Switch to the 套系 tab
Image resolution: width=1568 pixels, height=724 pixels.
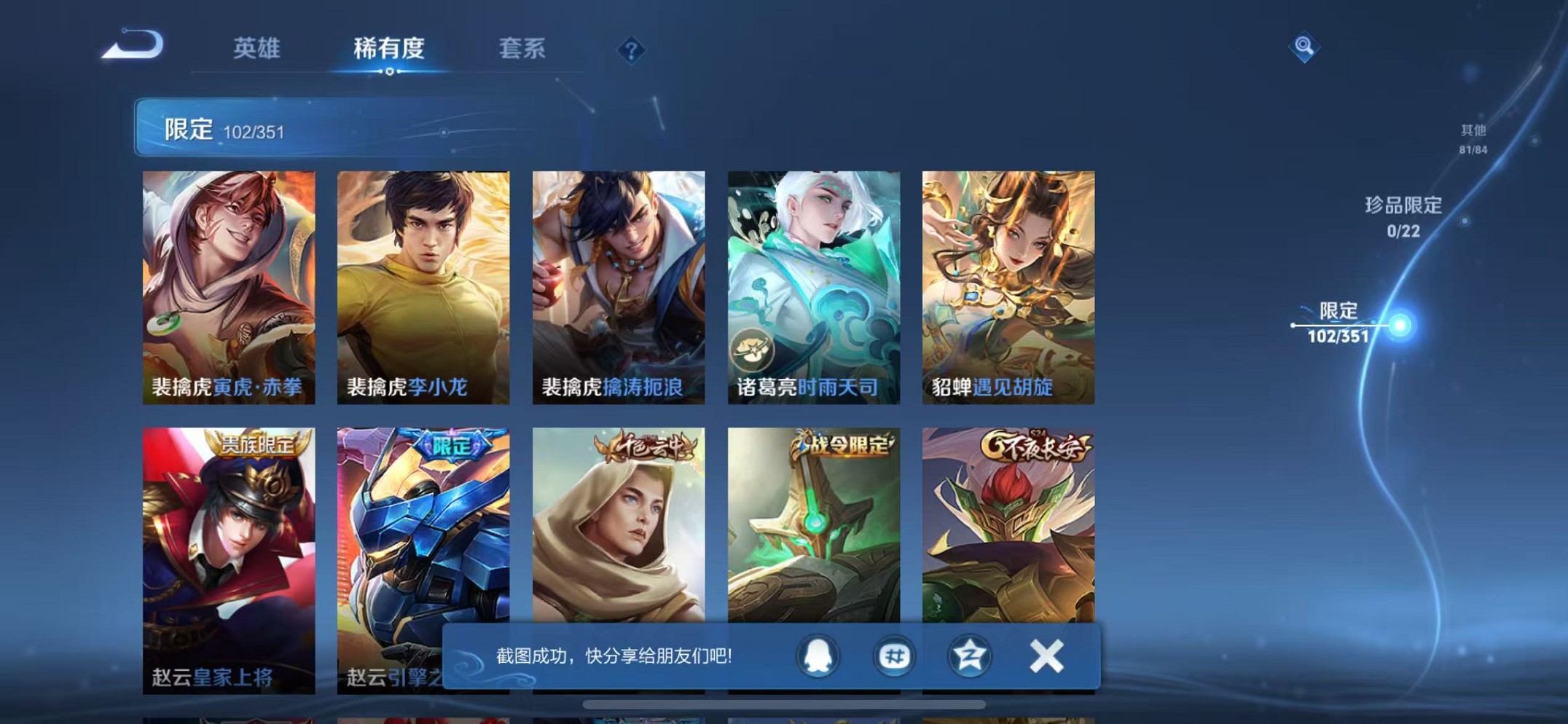click(x=525, y=46)
